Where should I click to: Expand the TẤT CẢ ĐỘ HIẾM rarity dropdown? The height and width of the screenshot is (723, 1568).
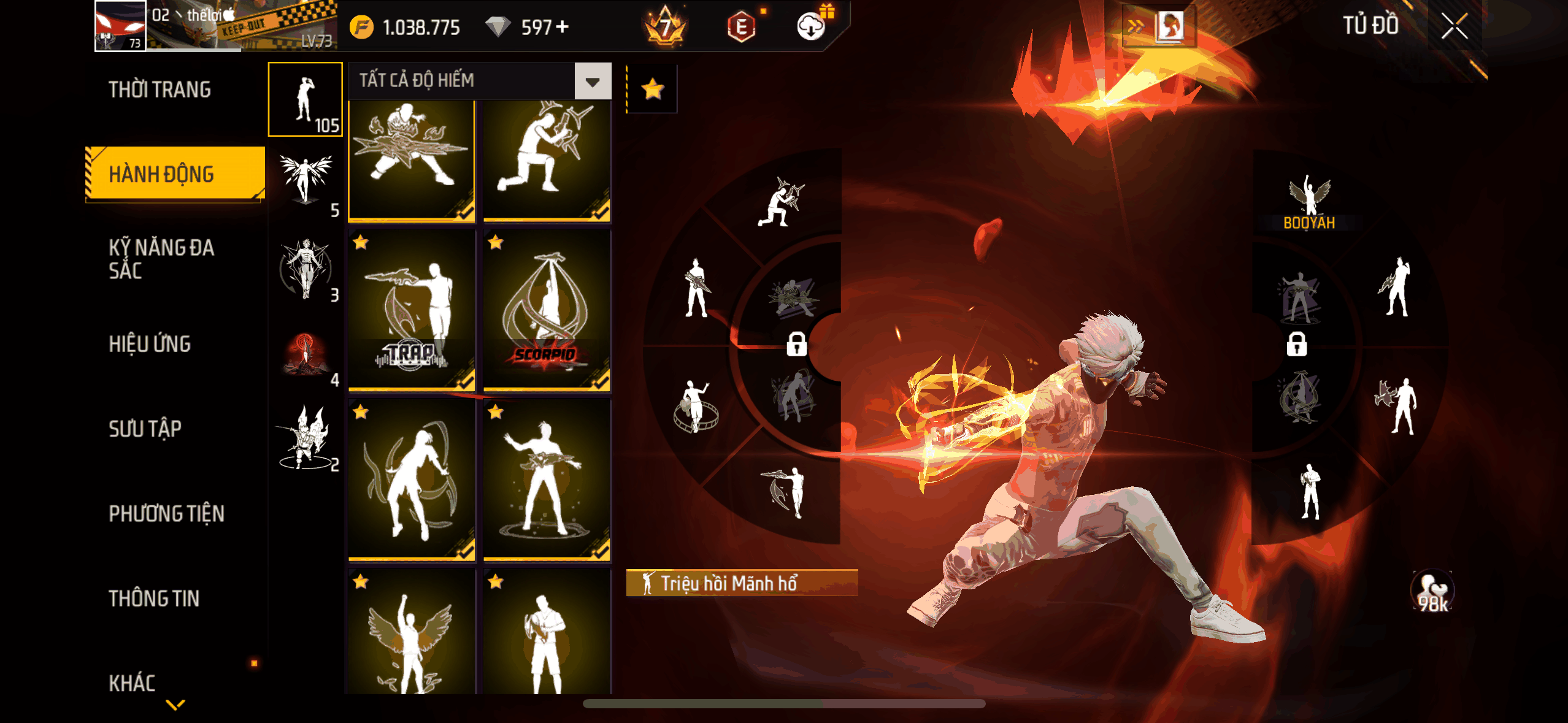pos(592,81)
